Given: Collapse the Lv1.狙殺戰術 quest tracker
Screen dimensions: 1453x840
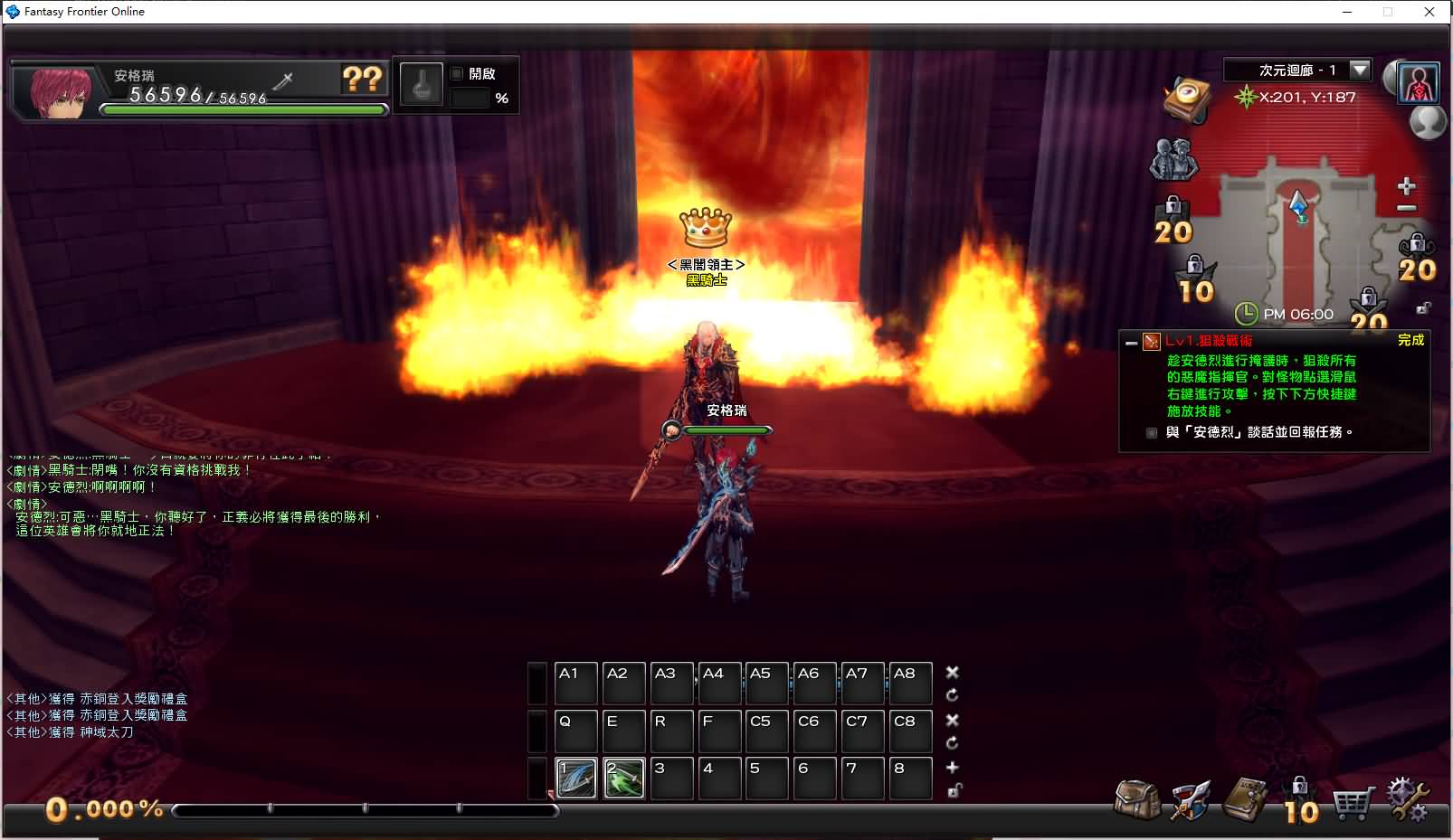Looking at the screenshot, I should coord(1131,343).
